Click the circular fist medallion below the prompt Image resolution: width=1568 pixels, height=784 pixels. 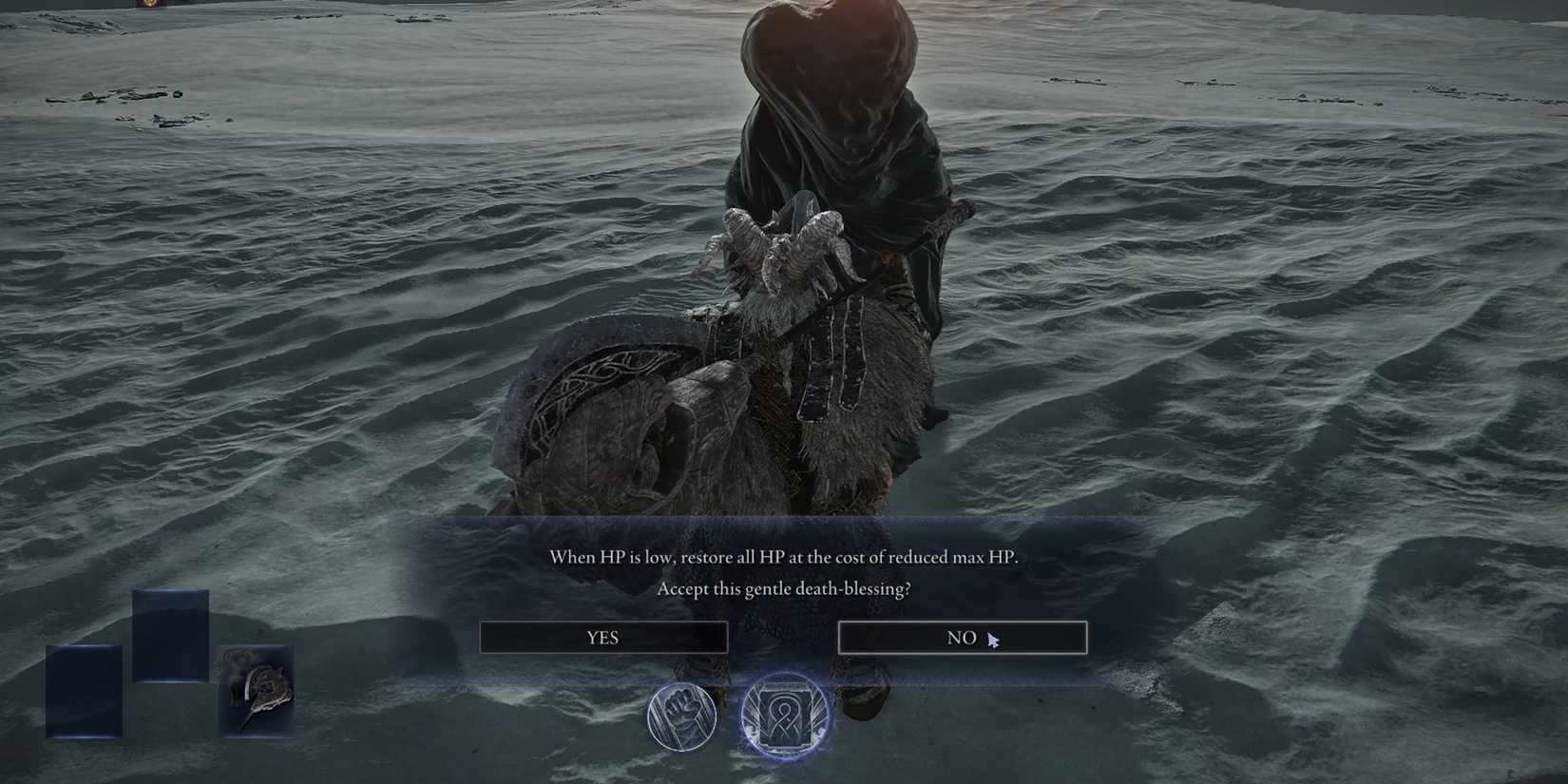682,717
